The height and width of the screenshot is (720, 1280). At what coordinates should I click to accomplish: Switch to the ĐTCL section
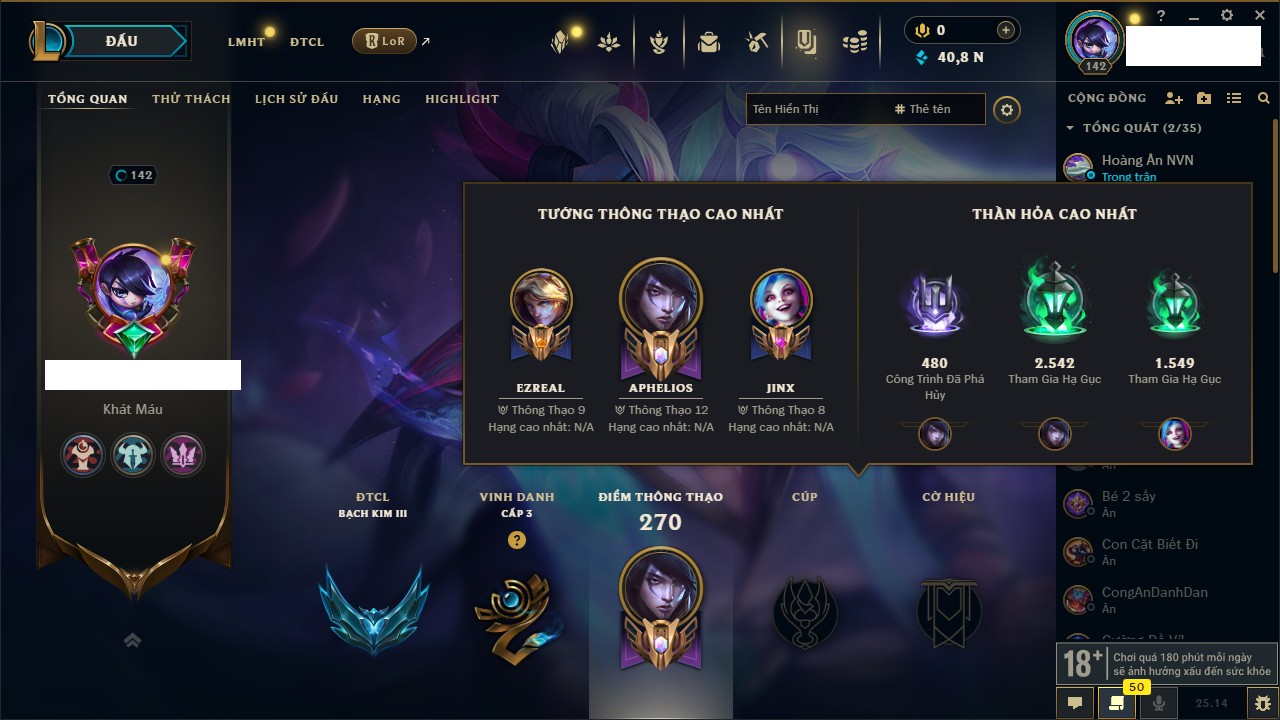[x=307, y=42]
